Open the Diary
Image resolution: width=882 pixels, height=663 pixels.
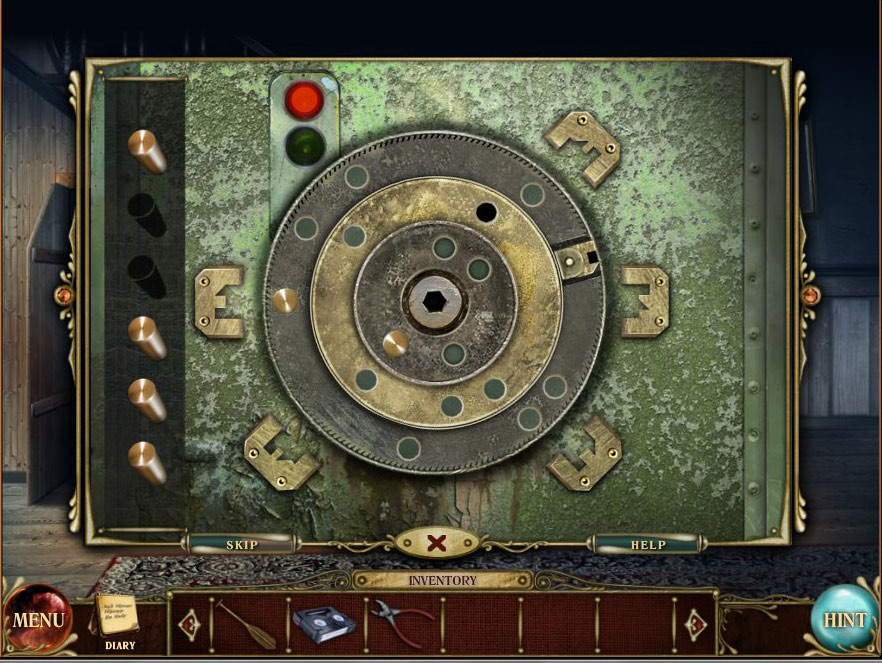tap(118, 618)
